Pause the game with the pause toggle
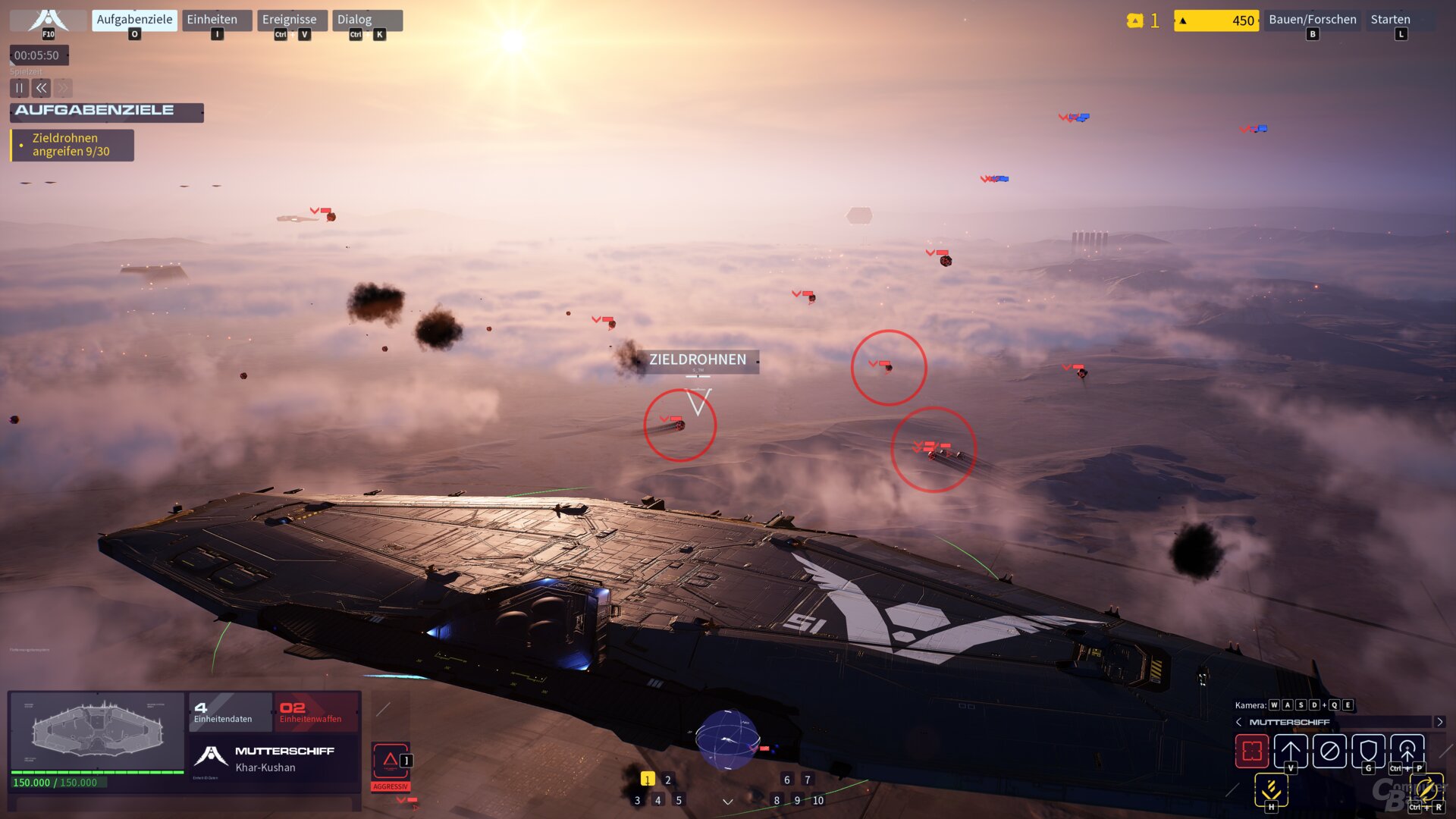 19,88
